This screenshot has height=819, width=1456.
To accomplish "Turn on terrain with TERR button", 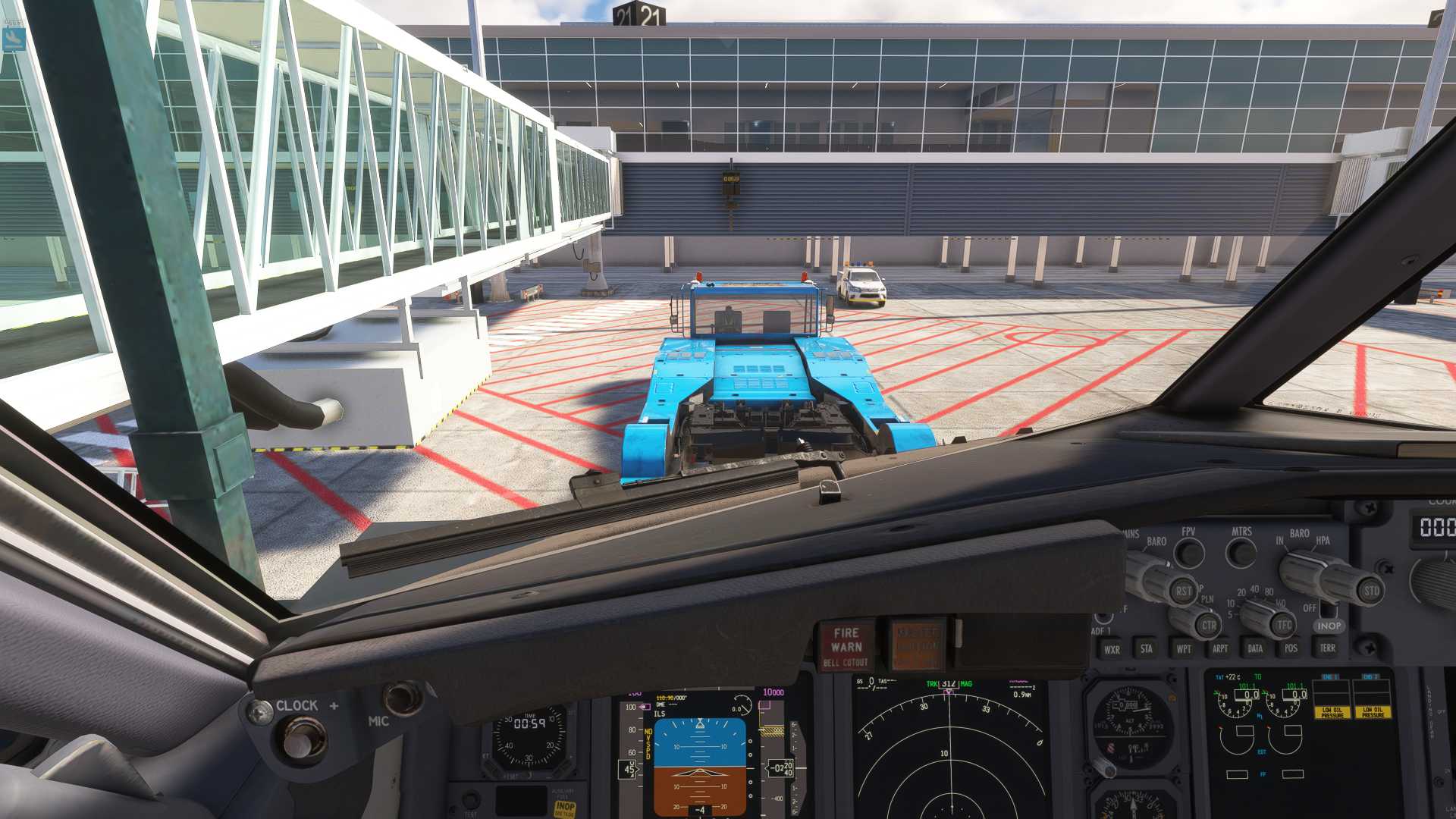I will pyautogui.click(x=1327, y=648).
